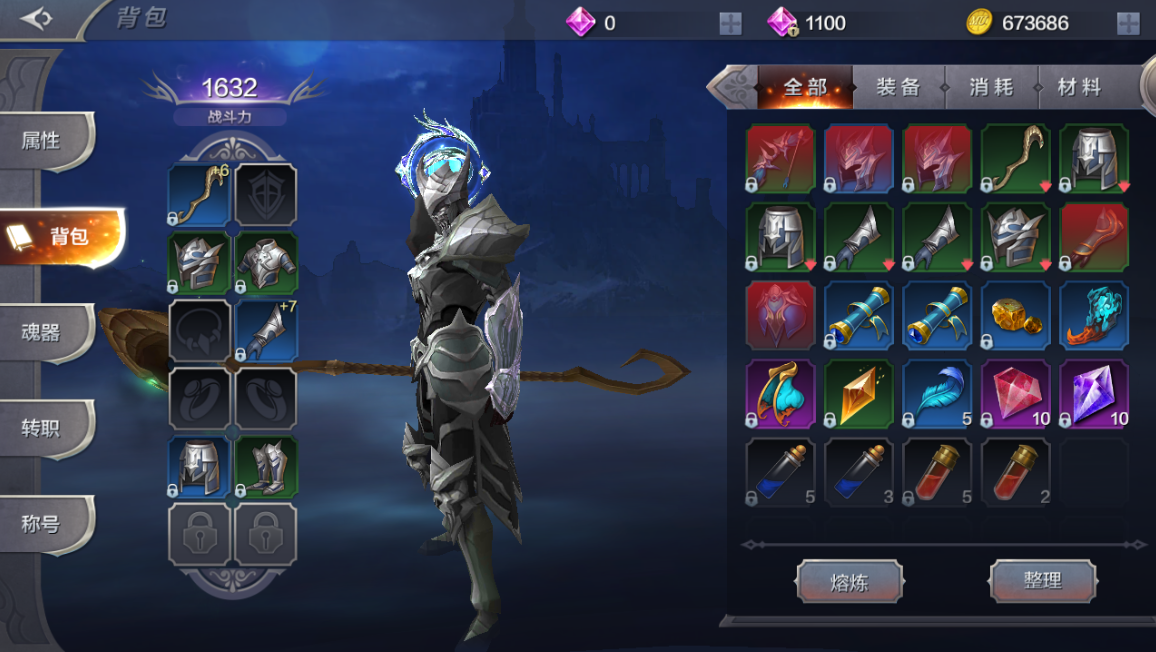Viewport: 1156px width, 652px height.
Task: Add gold coins with the plus button
Action: coord(1128,24)
